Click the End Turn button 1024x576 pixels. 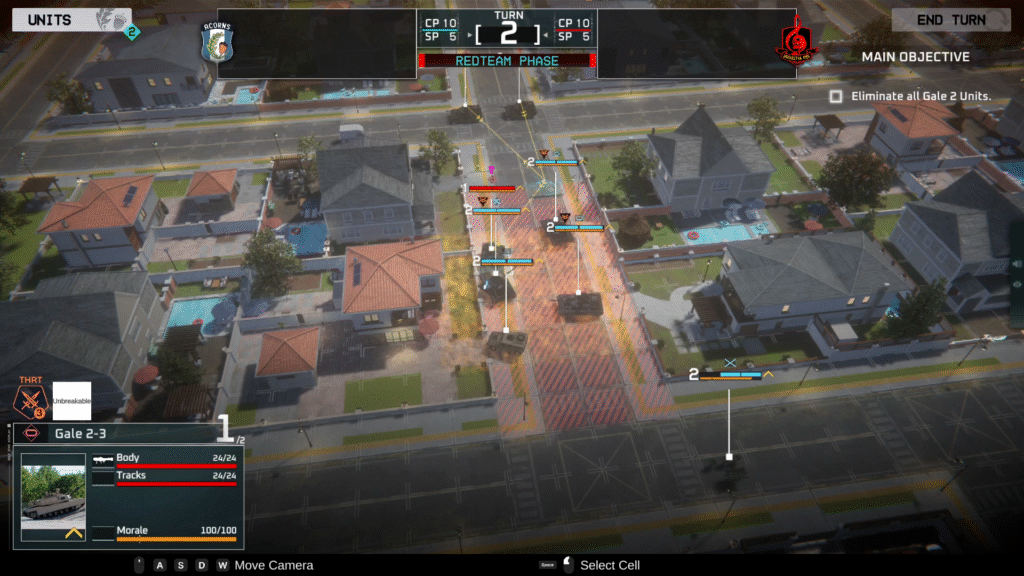[951, 20]
